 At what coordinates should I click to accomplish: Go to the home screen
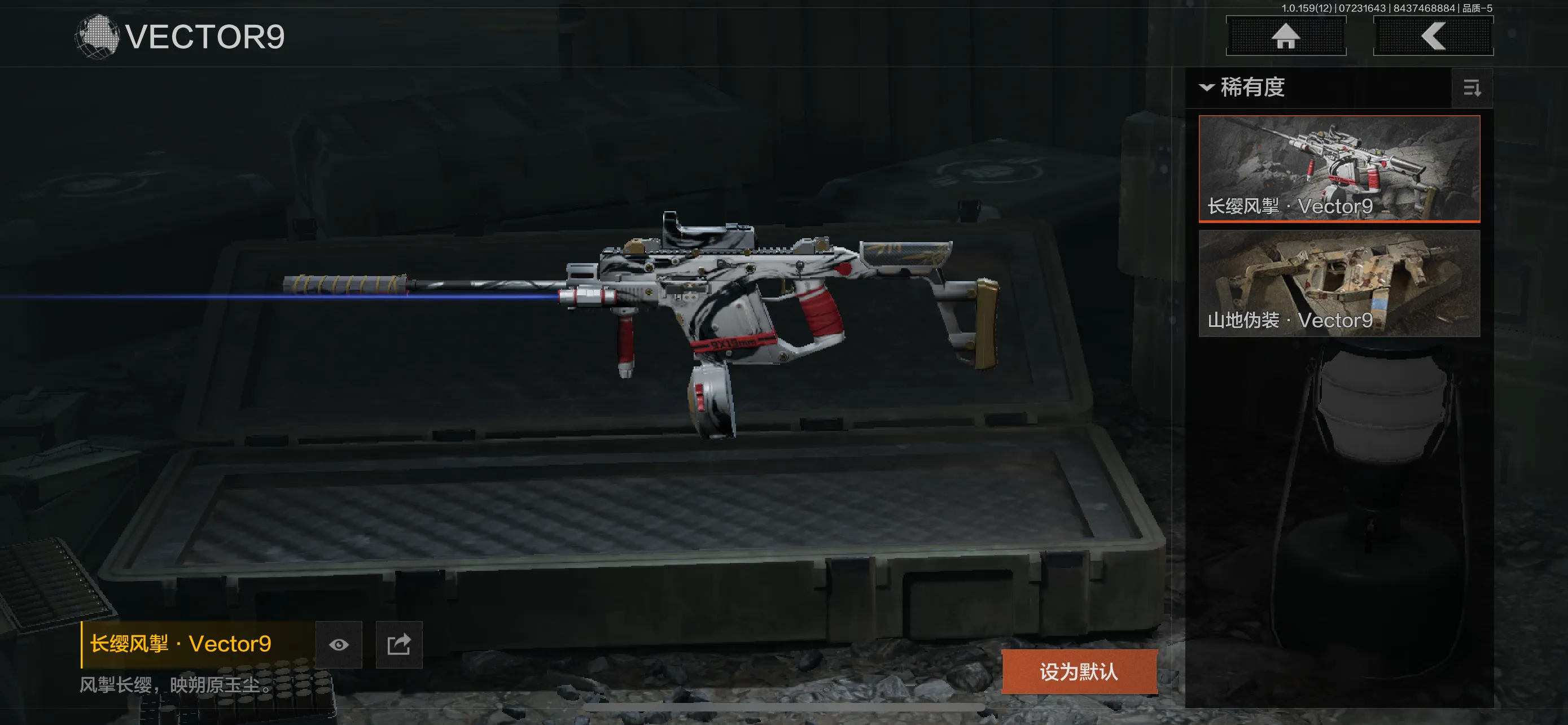pos(1285,36)
